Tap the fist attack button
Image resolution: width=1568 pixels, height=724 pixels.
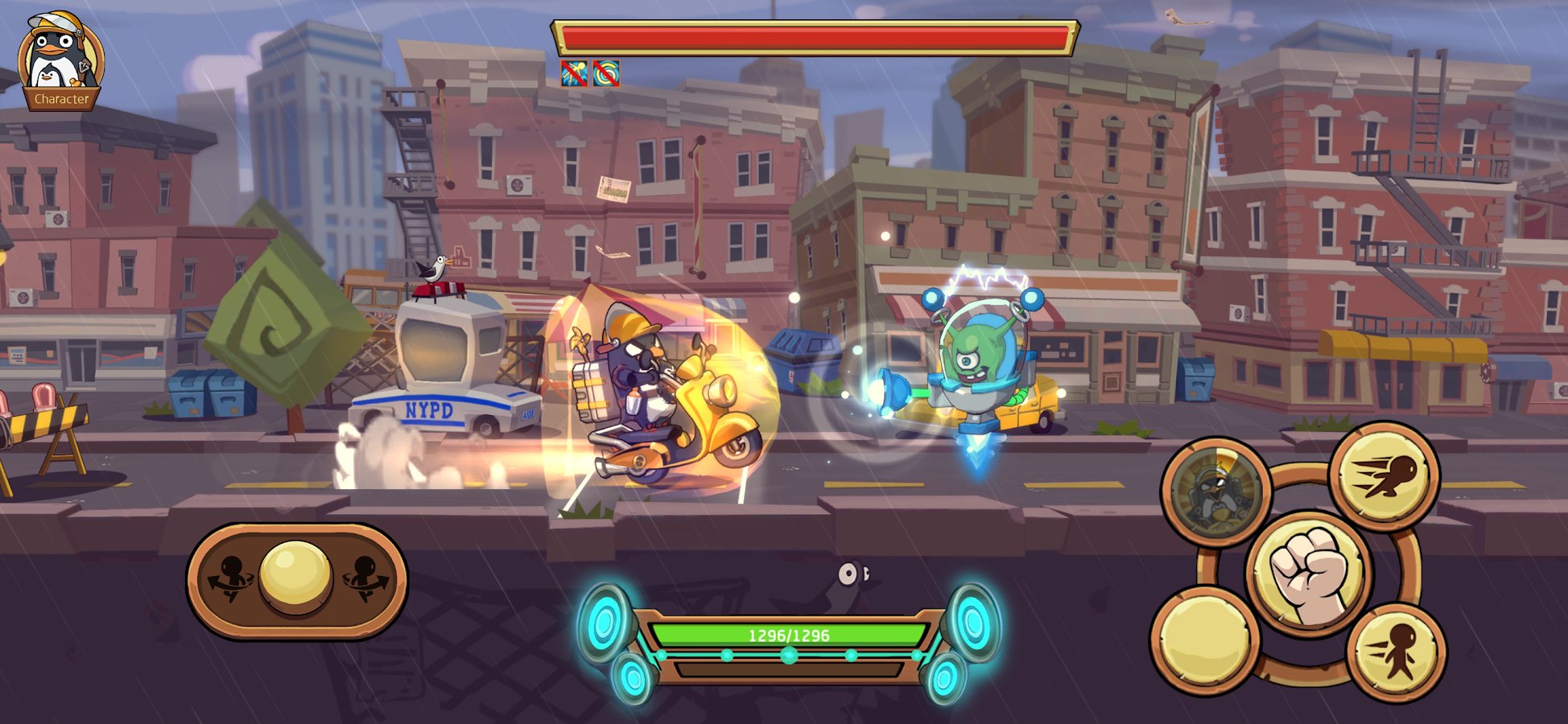click(x=1310, y=573)
